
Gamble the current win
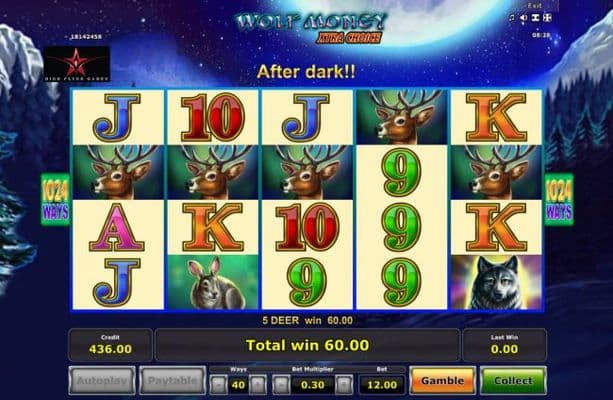coord(442,381)
